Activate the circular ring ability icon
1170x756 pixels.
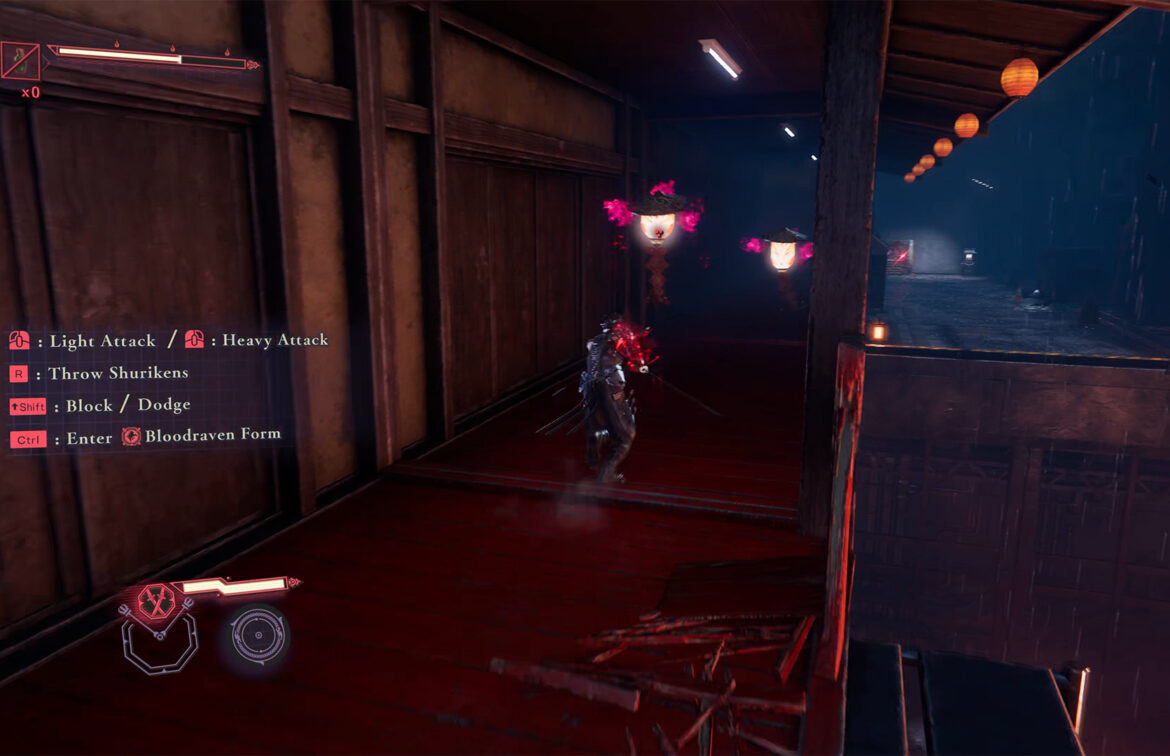pos(258,635)
